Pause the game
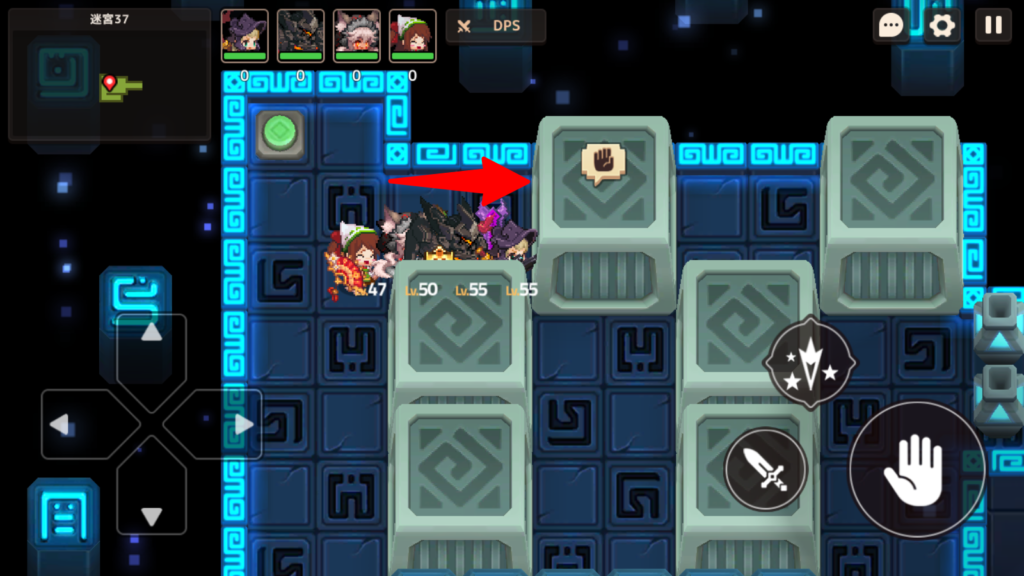 pos(993,26)
